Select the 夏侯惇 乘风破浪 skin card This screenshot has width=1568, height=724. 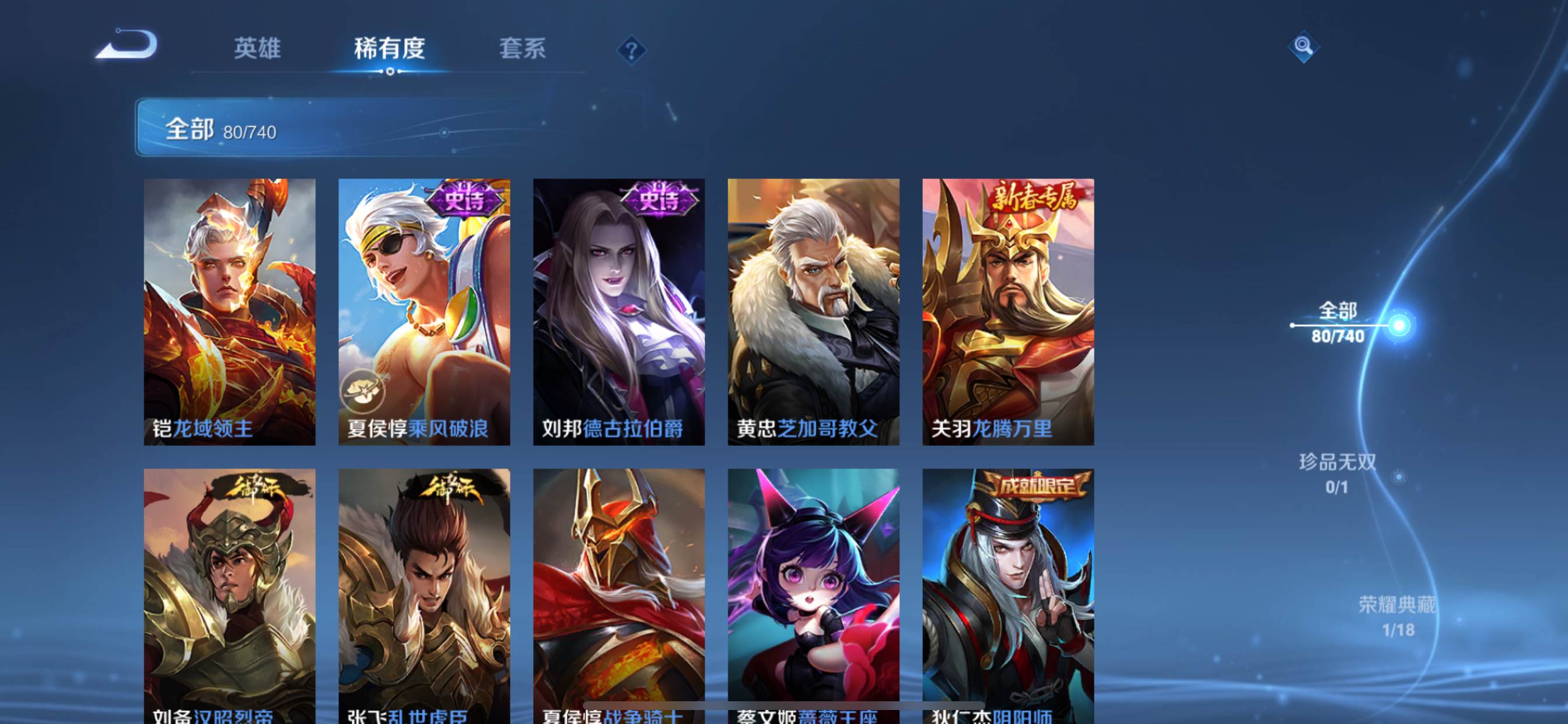424,311
